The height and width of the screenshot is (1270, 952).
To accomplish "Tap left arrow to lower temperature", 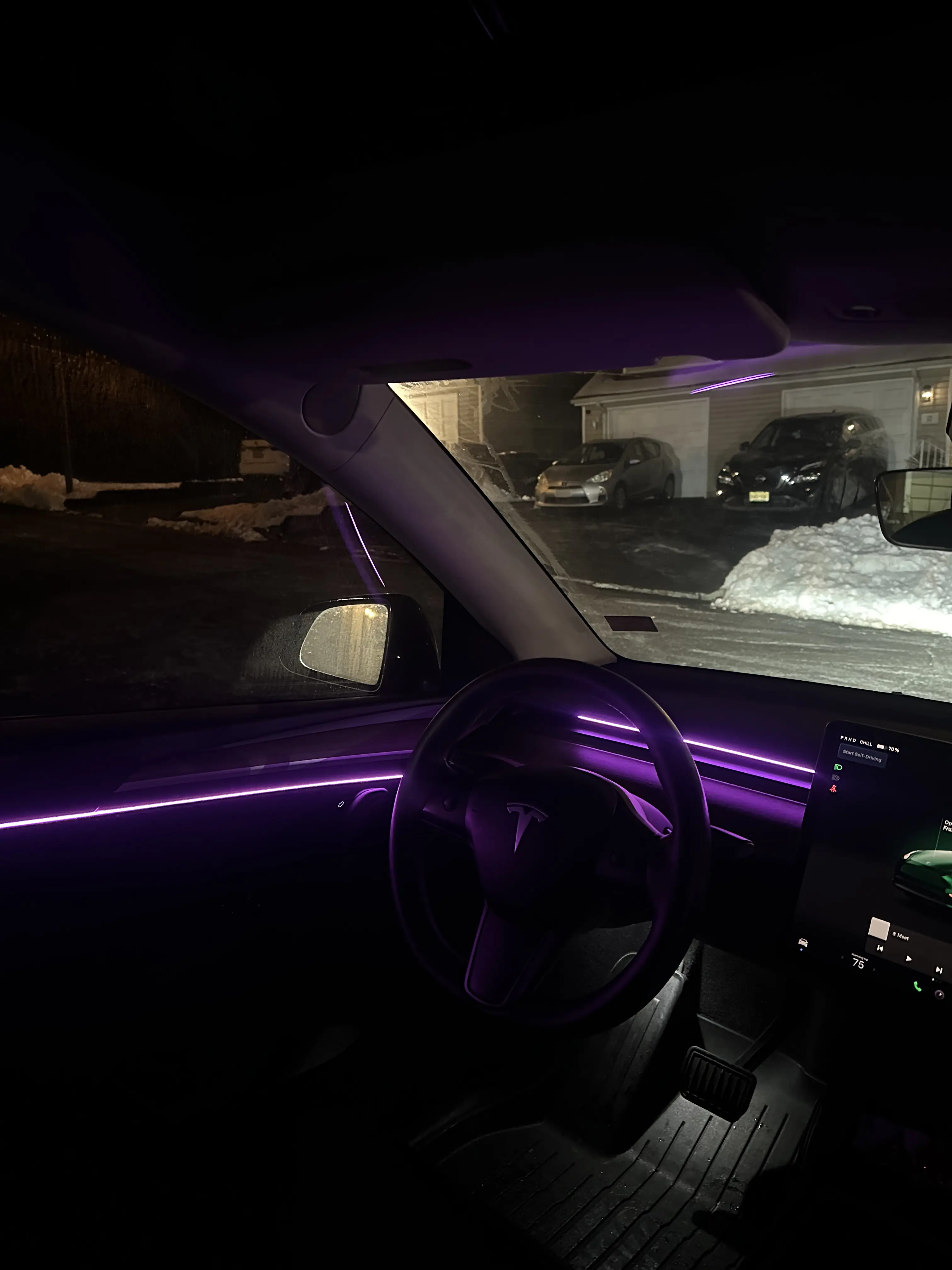I will [x=842, y=957].
